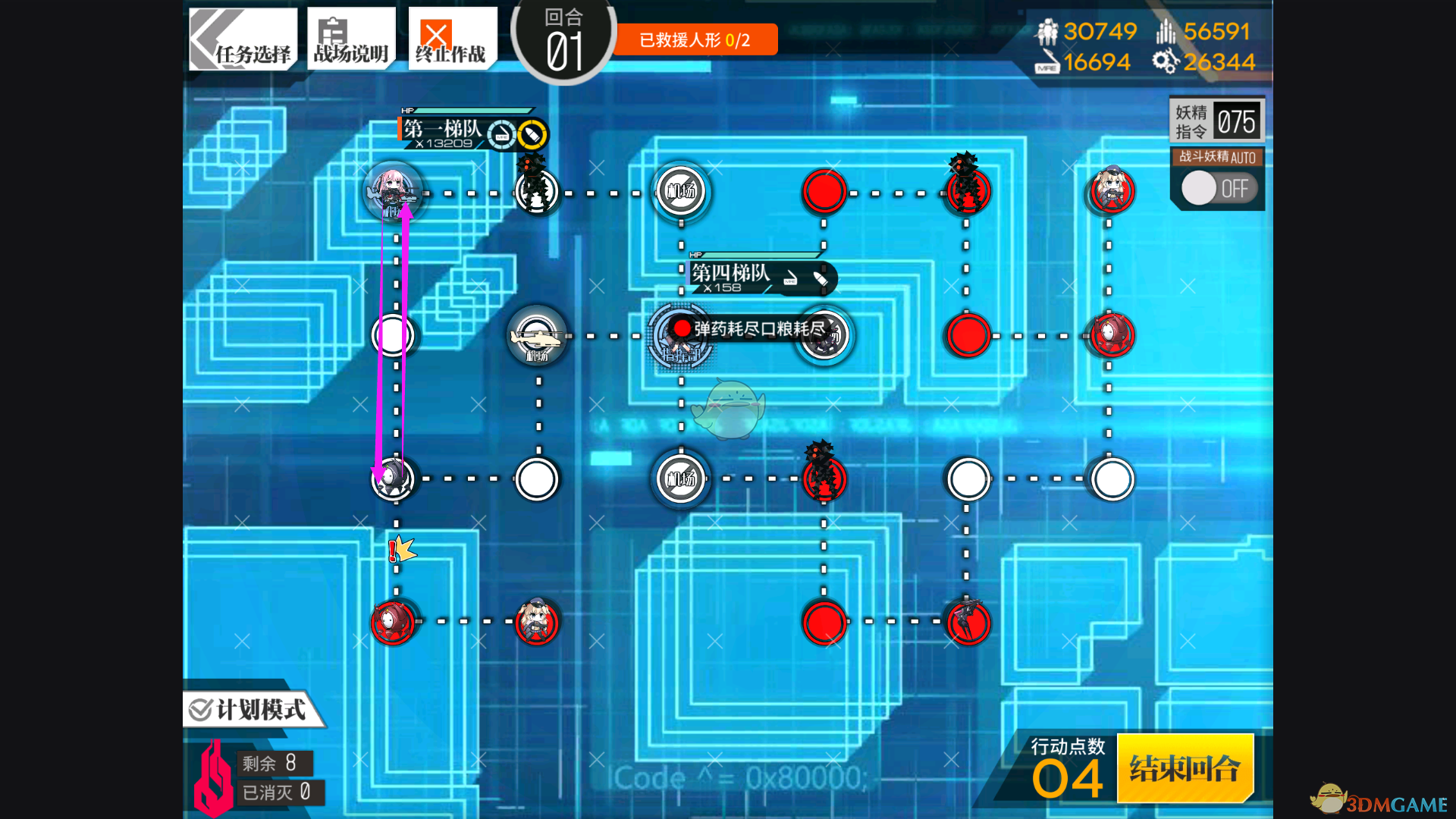Terminate the battle with 终止作战
Screen dimensions: 1456x819
click(452, 39)
